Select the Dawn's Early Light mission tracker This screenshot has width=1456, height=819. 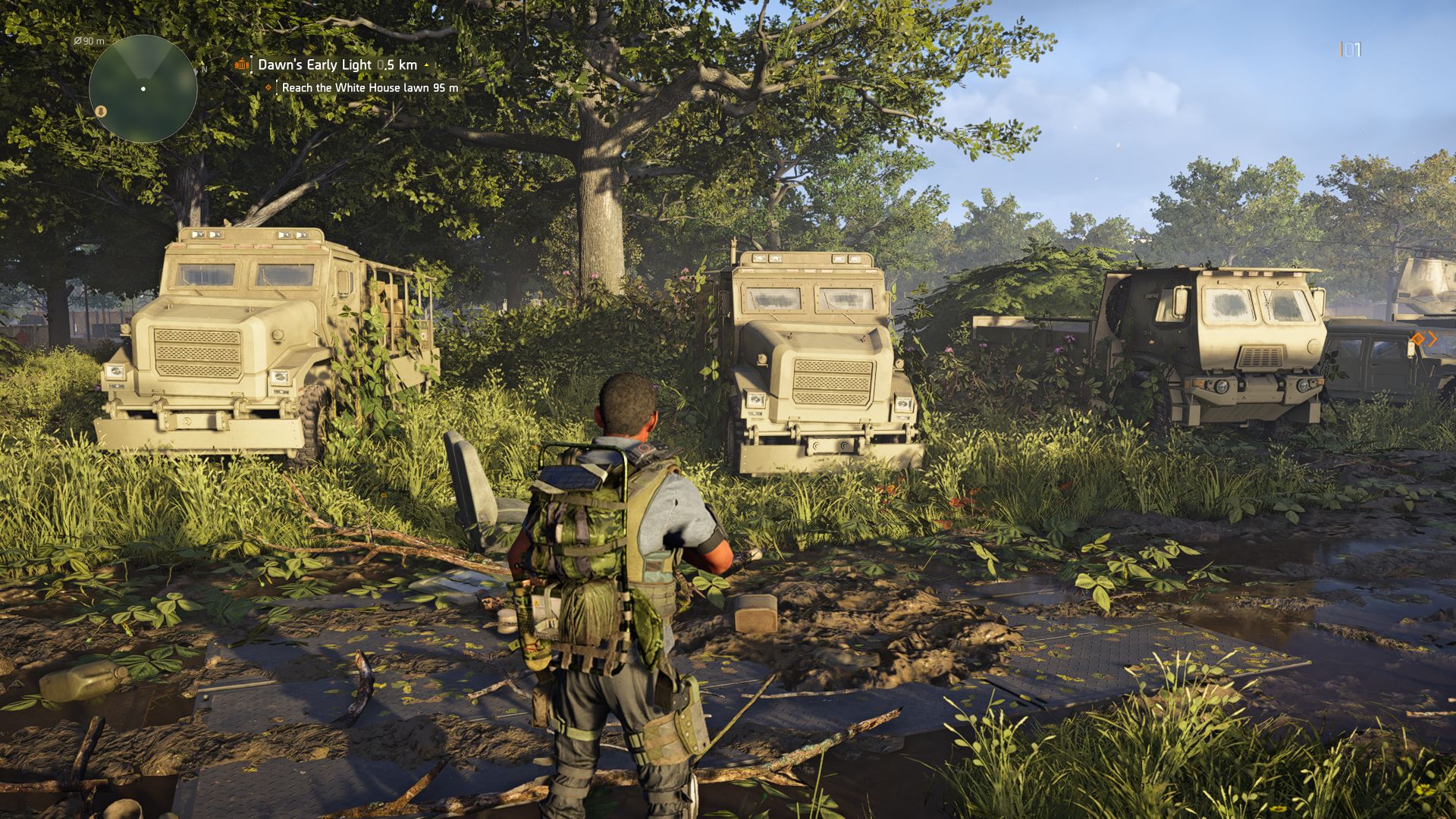pyautogui.click(x=337, y=65)
